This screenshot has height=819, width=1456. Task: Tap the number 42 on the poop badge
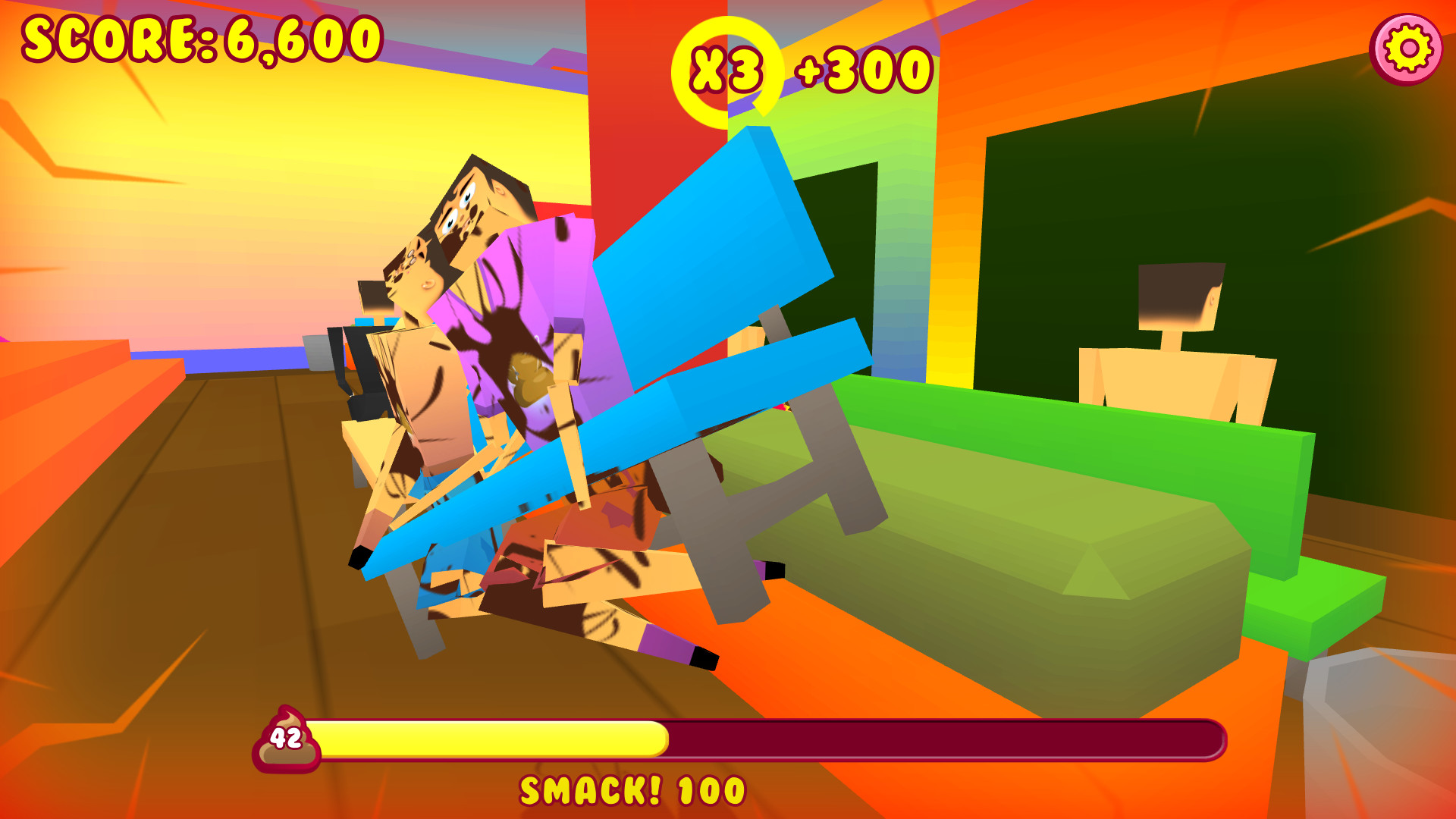point(285,737)
